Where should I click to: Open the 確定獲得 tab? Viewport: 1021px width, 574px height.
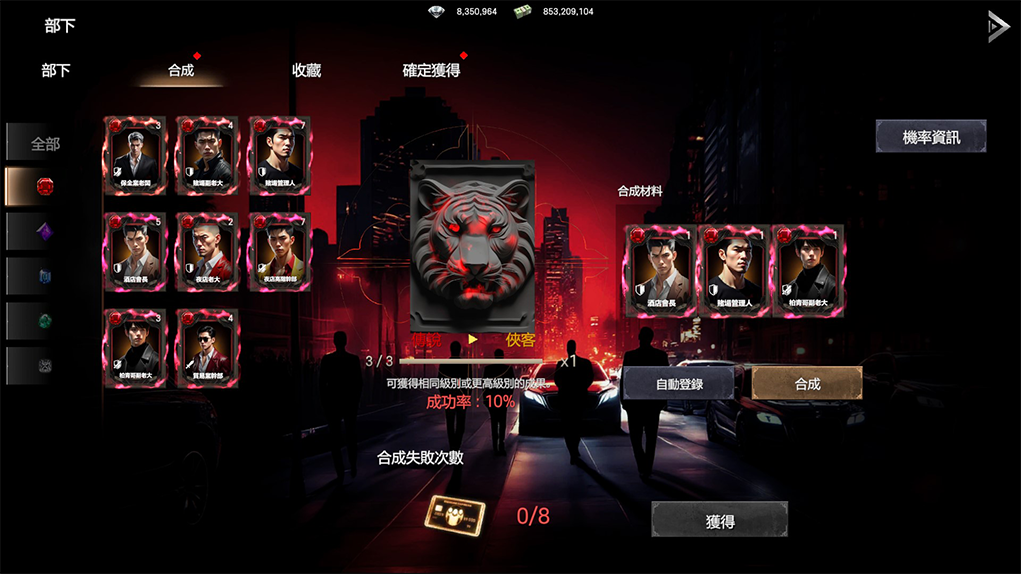tap(431, 71)
